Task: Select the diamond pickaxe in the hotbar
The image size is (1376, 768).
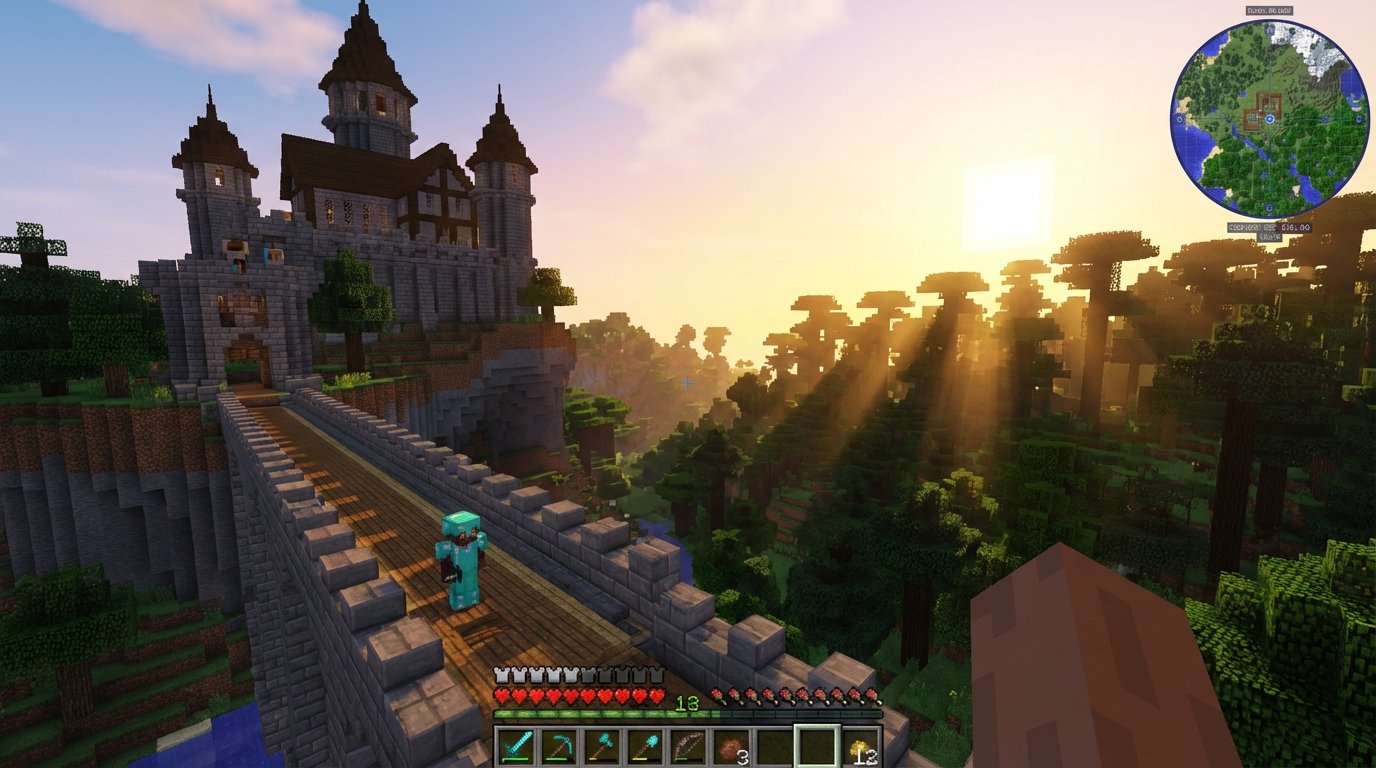Action: coord(557,746)
